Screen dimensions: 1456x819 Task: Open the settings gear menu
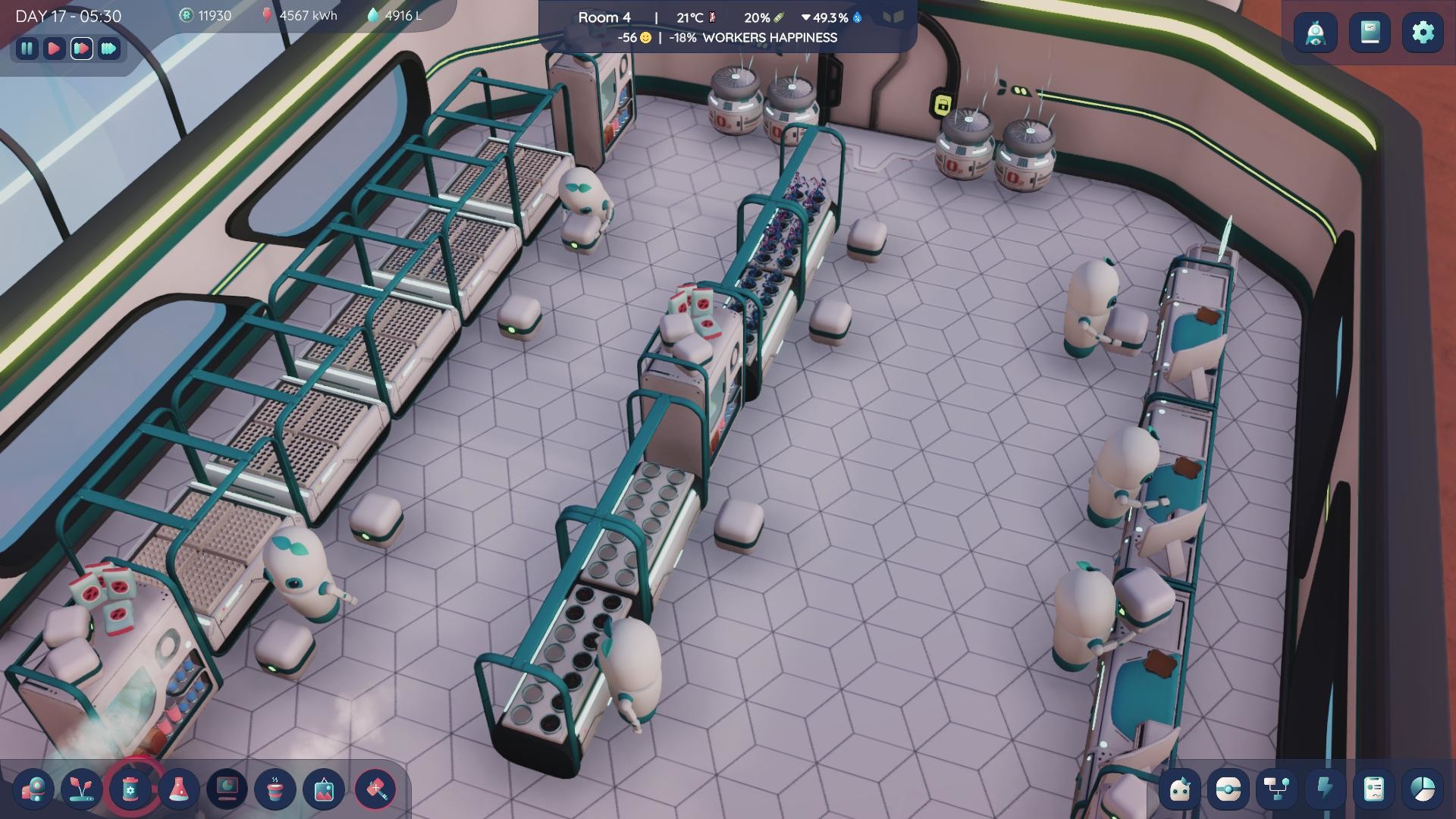point(1423,33)
